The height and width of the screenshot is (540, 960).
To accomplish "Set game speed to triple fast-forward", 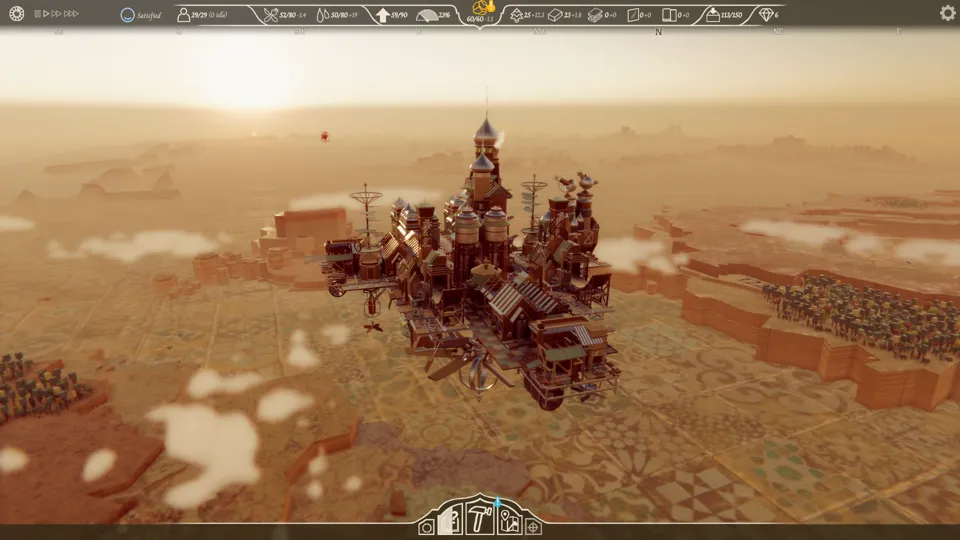I will coord(72,14).
